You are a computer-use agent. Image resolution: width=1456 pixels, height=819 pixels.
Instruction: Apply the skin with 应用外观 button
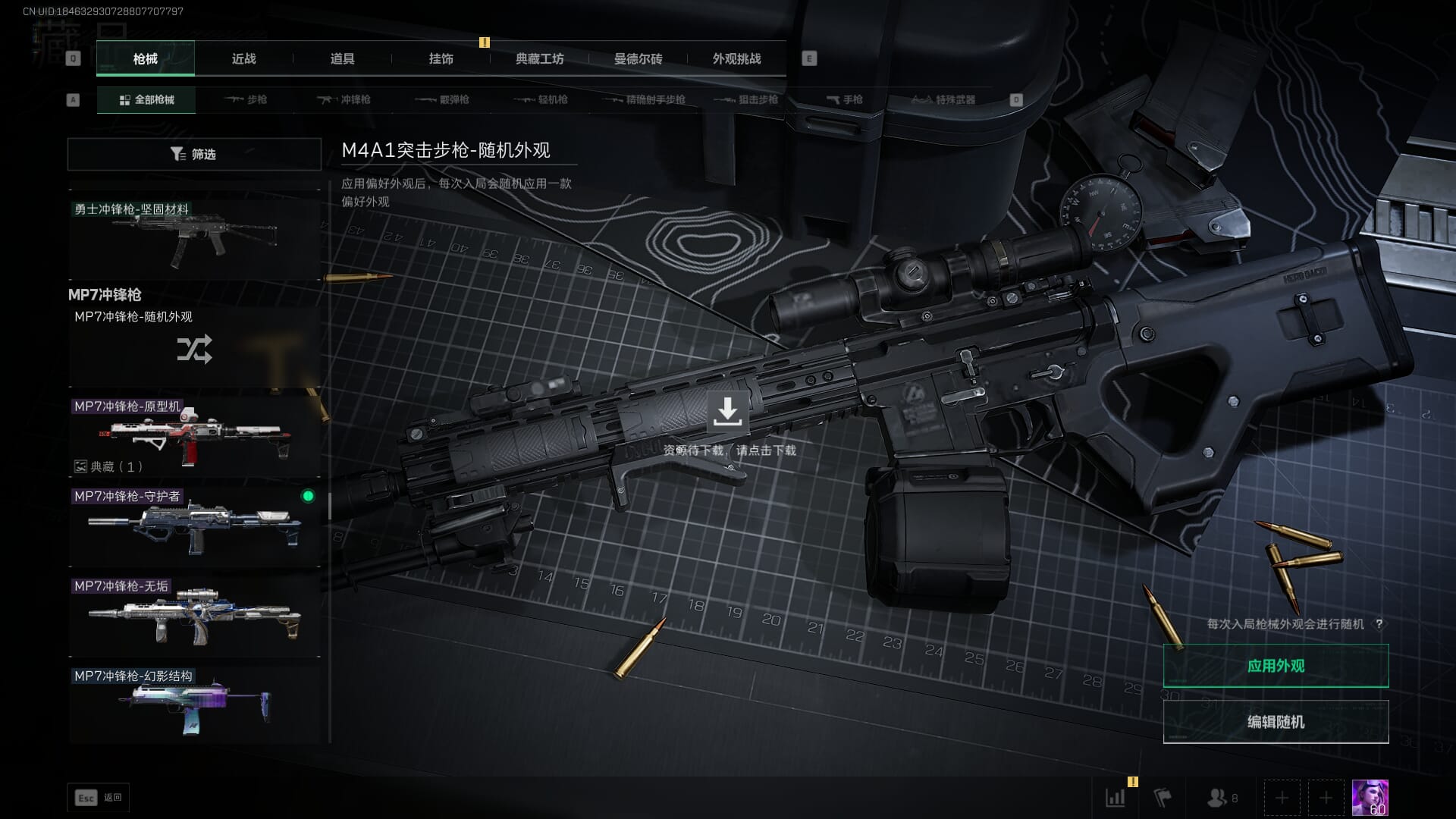1276,666
